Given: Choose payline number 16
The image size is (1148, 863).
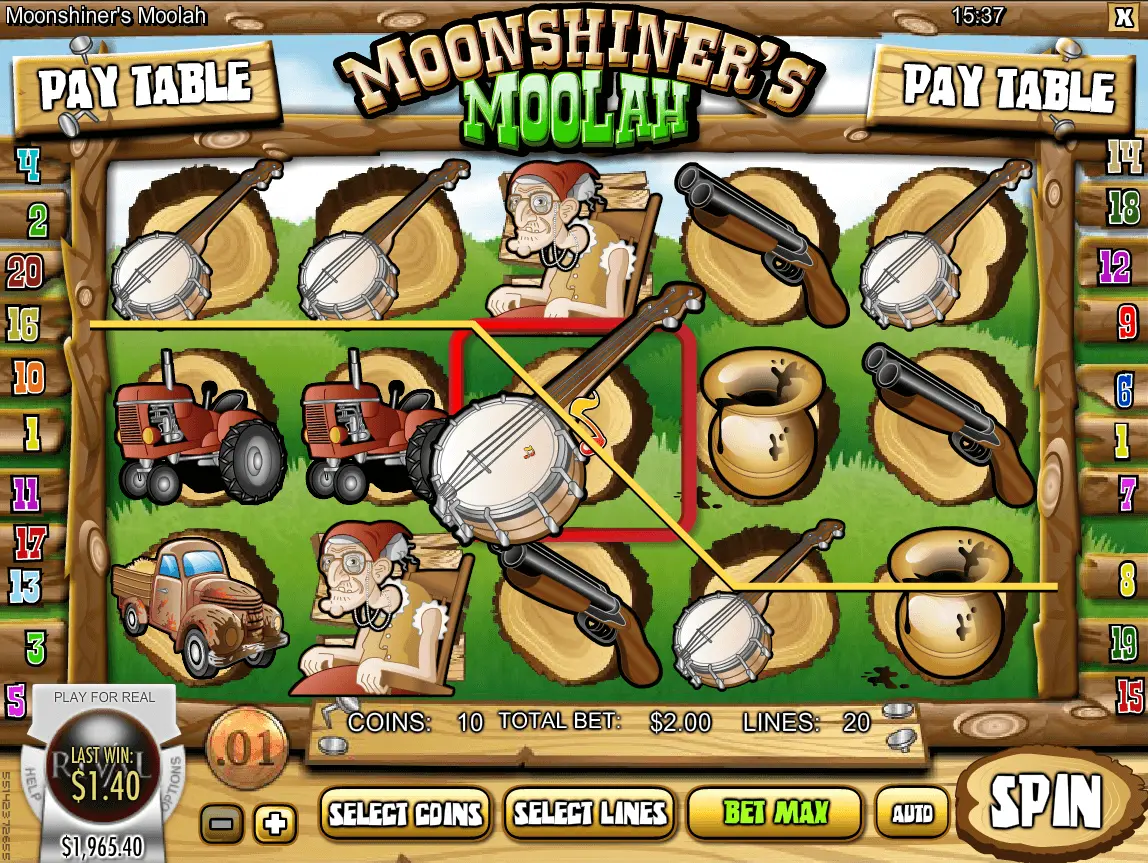Looking at the screenshot, I should (x=26, y=322).
